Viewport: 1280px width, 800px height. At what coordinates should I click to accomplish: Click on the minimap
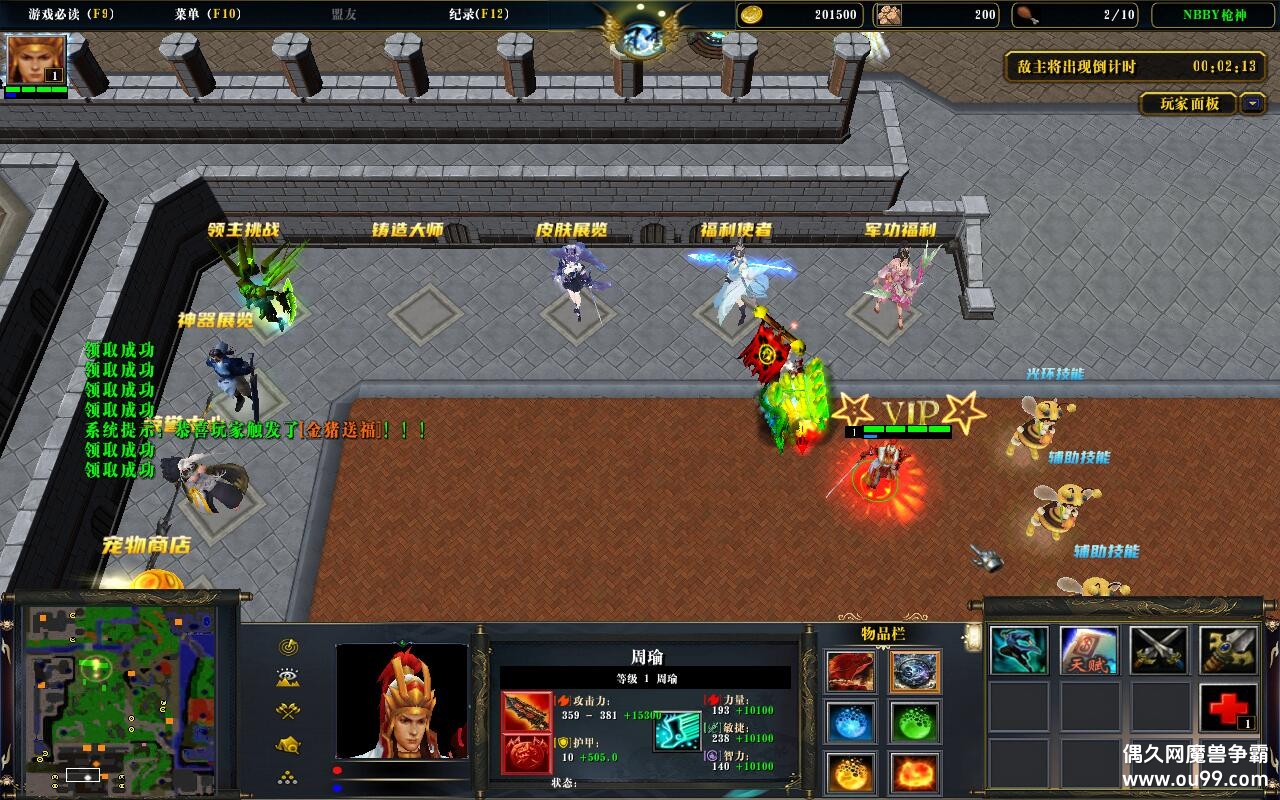click(x=120, y=692)
